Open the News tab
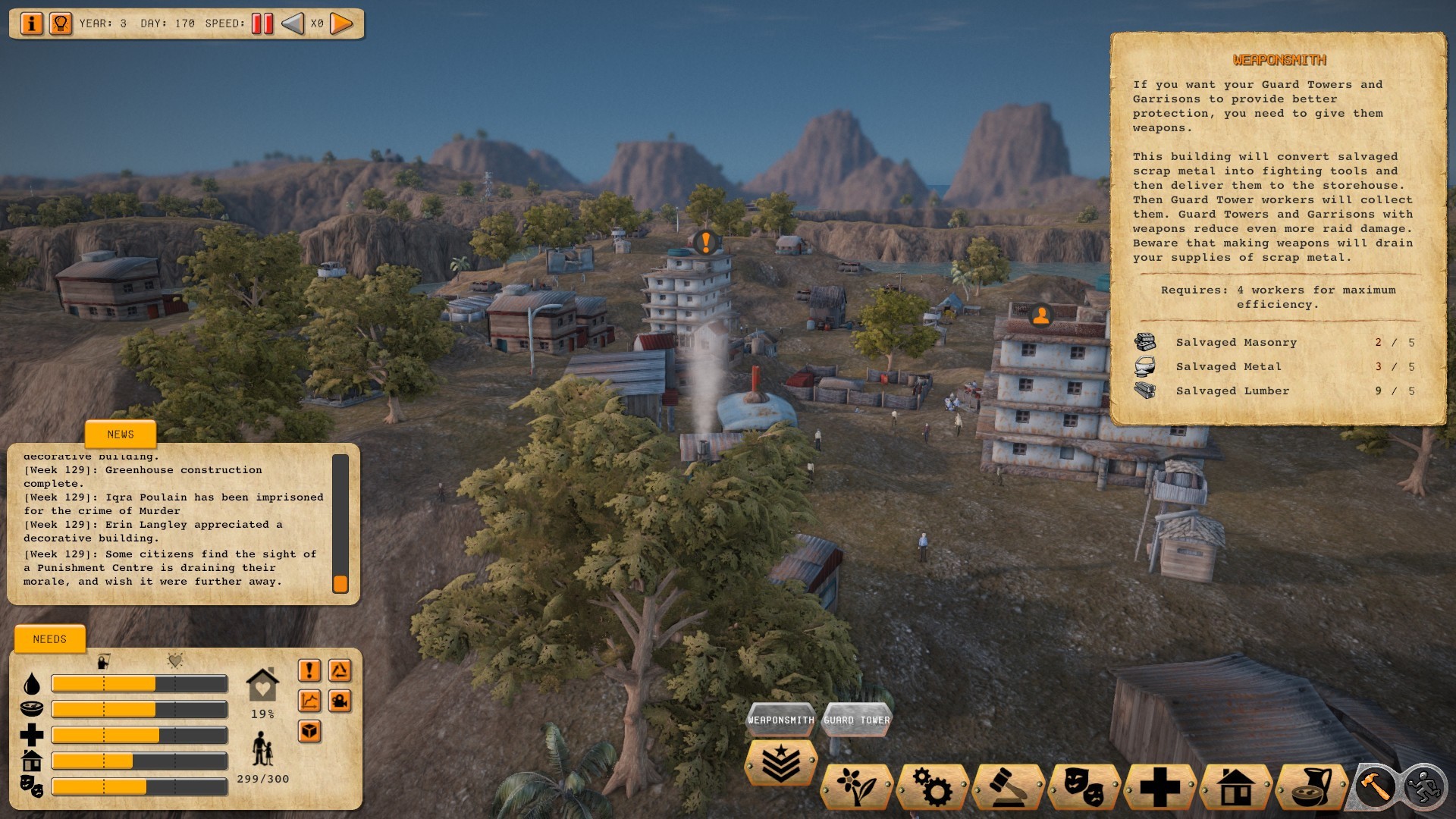Image resolution: width=1456 pixels, height=819 pixels. (121, 435)
